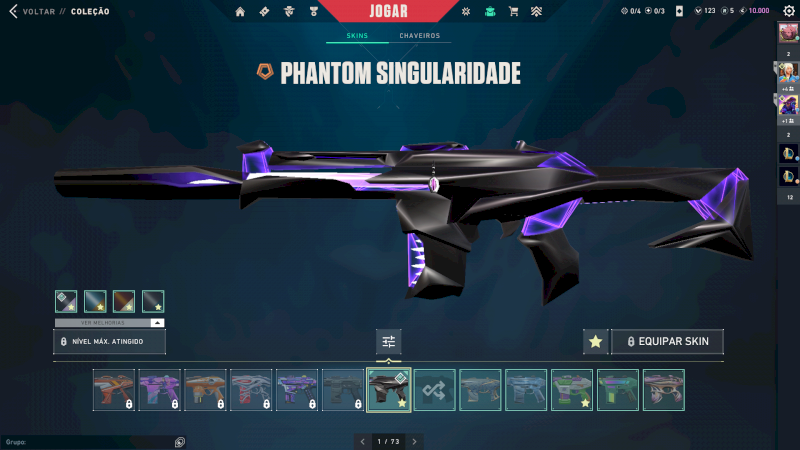The width and height of the screenshot is (800, 450).
Task: Select the shuffle random skin tile
Action: 435,390
